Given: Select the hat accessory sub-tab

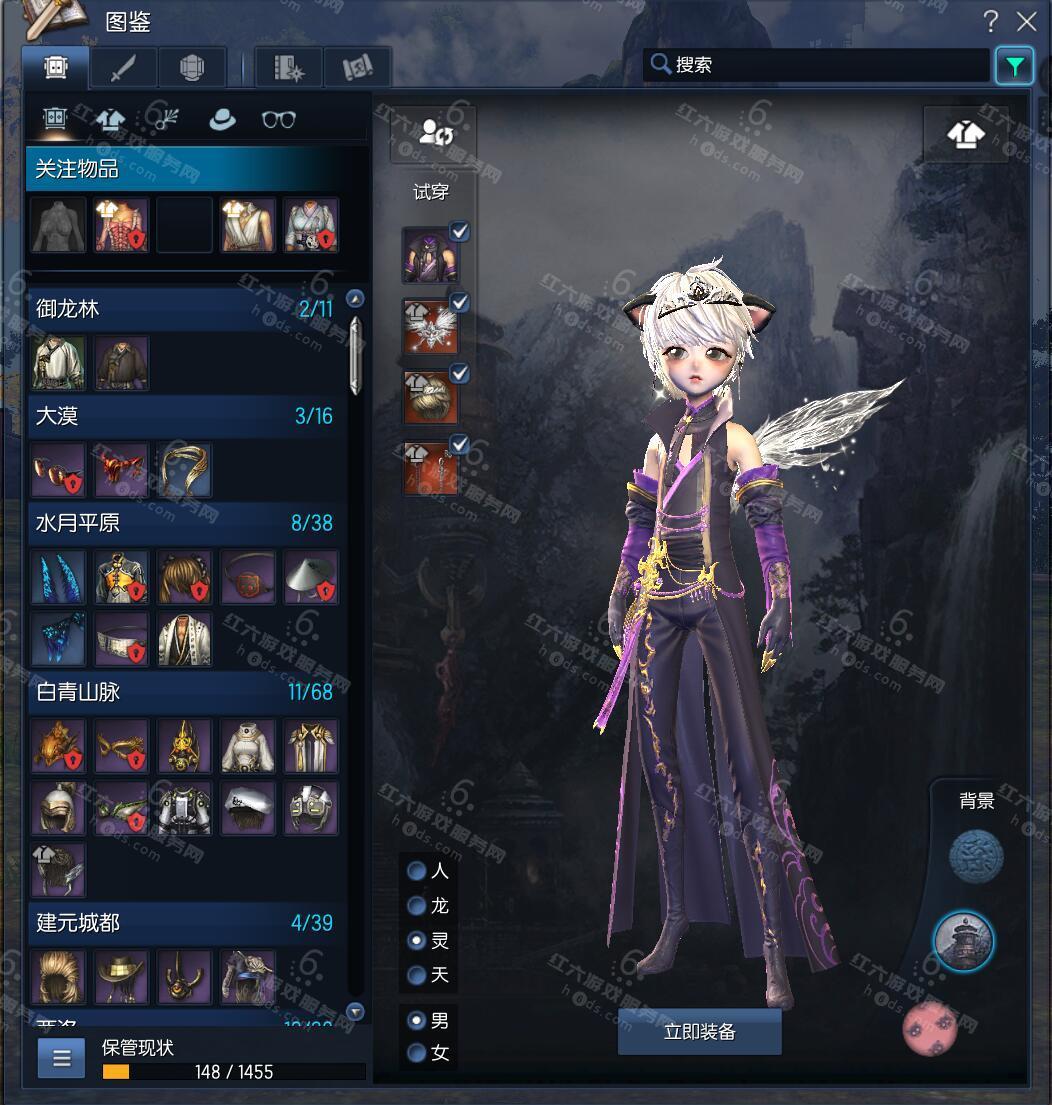Looking at the screenshot, I should (222, 119).
